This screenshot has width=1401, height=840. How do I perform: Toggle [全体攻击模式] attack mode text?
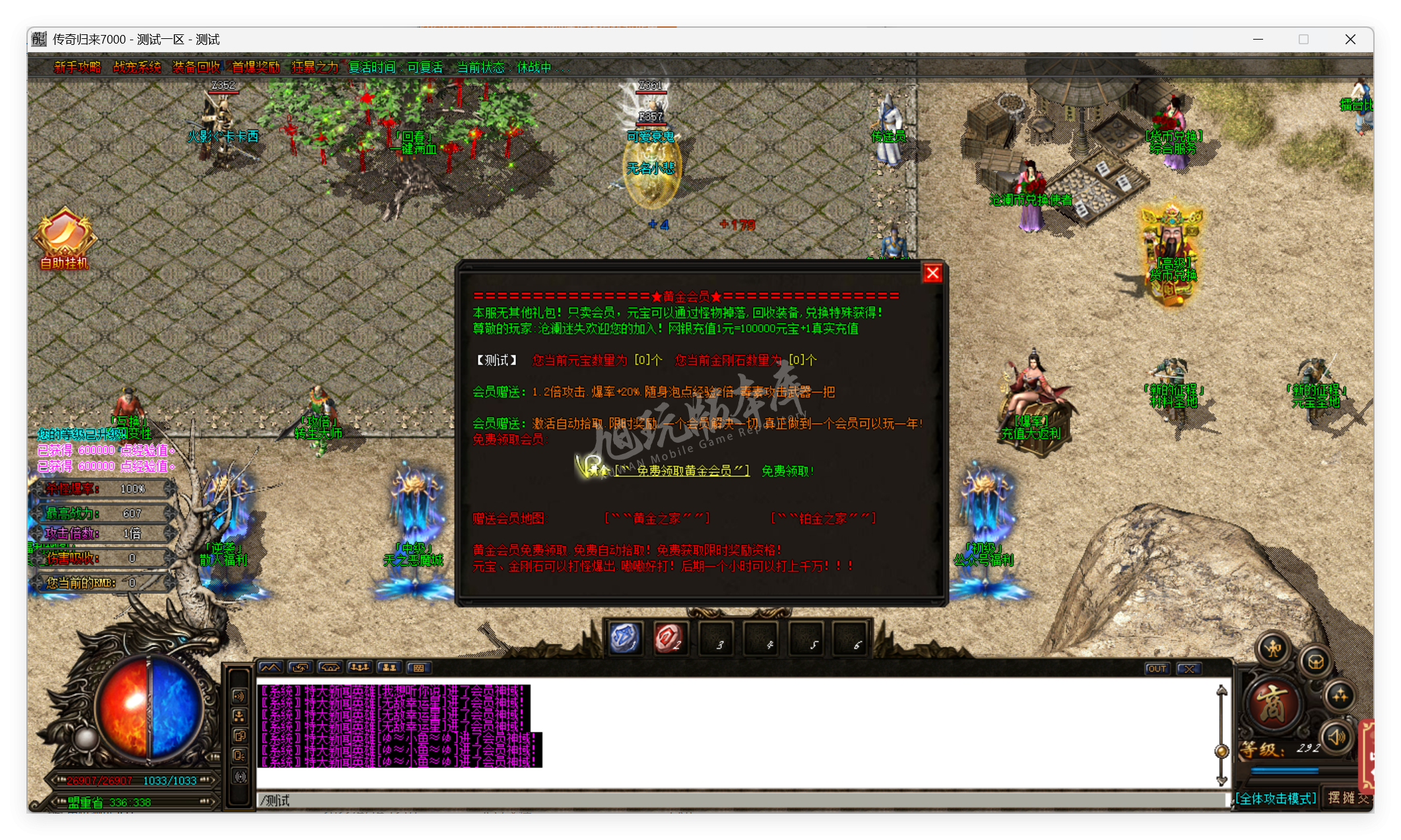[x=1275, y=798]
